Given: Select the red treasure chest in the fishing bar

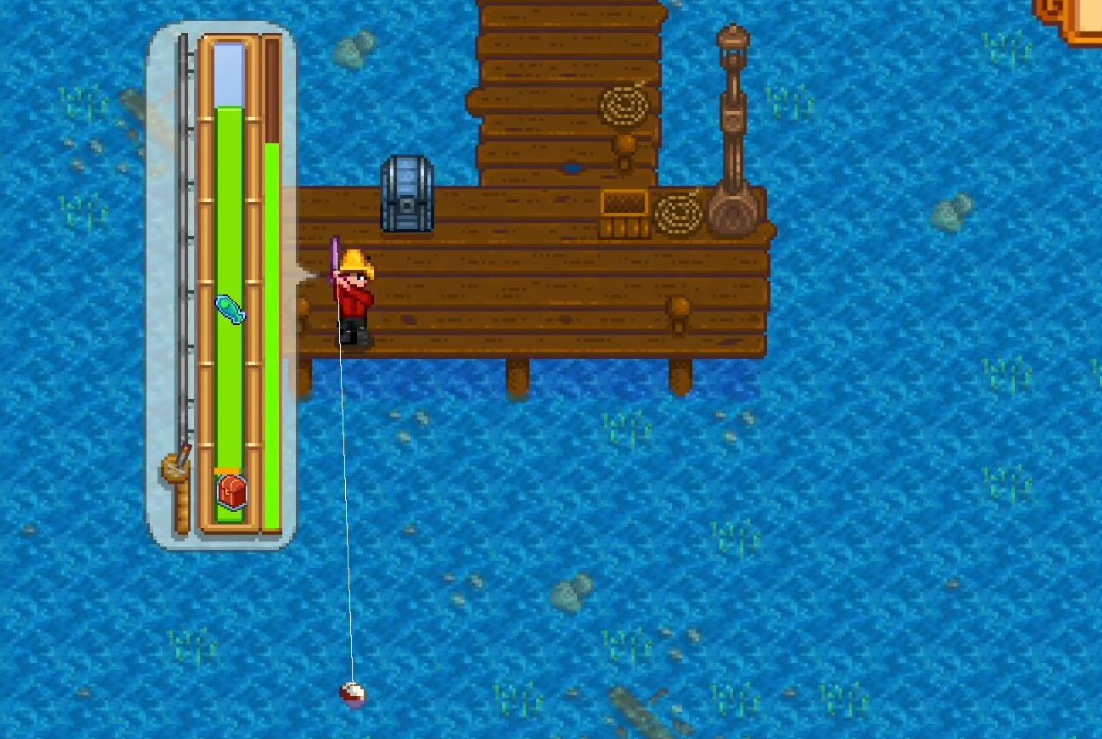Looking at the screenshot, I should coord(231,491).
